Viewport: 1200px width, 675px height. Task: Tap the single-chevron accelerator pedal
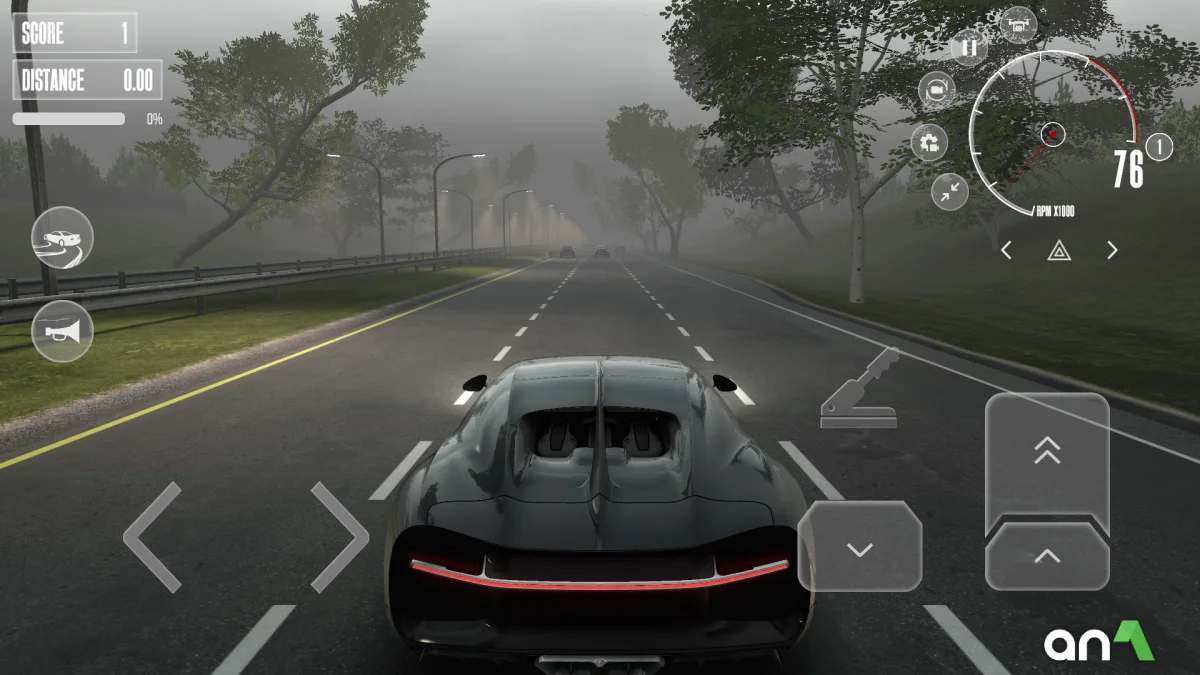(x=1047, y=556)
